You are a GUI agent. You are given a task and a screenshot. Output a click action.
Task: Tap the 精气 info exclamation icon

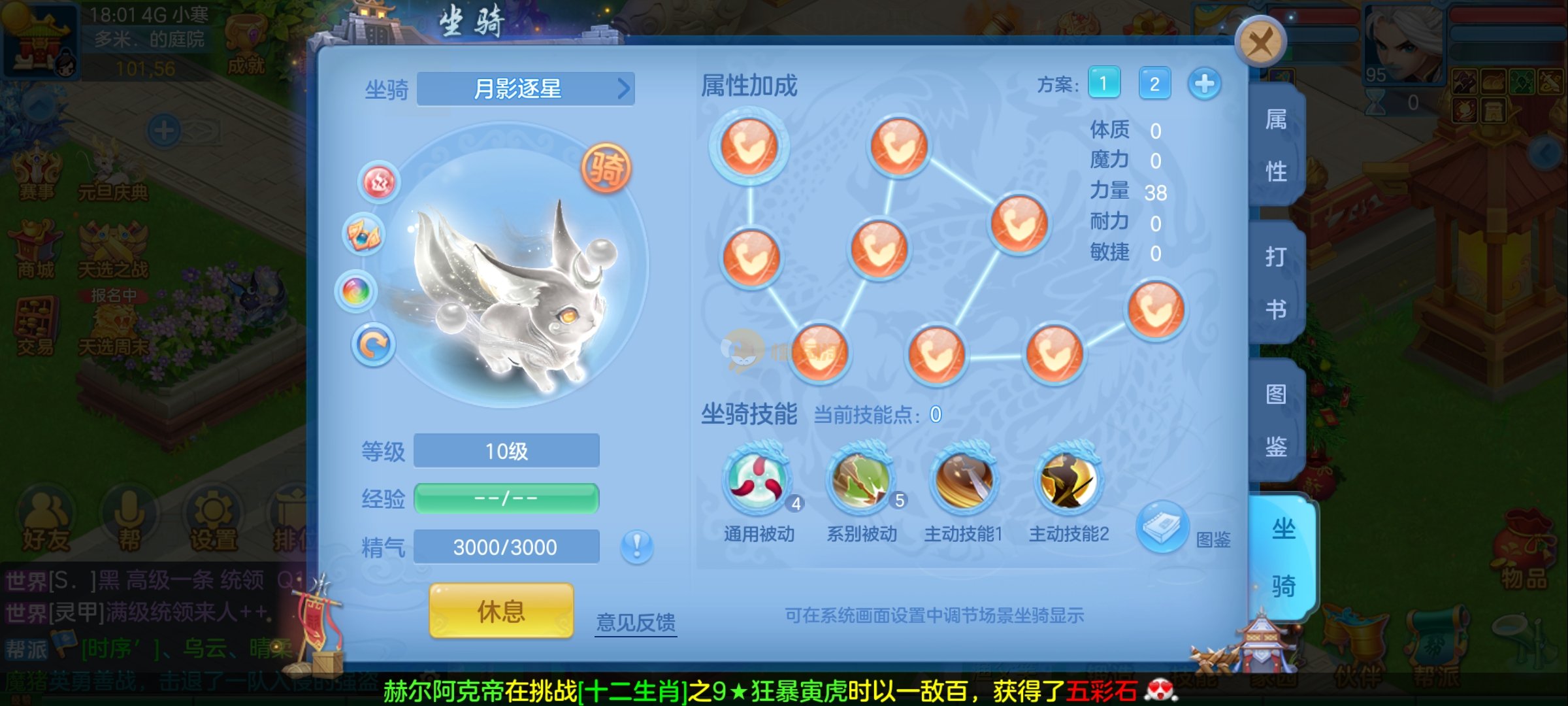[x=636, y=546]
